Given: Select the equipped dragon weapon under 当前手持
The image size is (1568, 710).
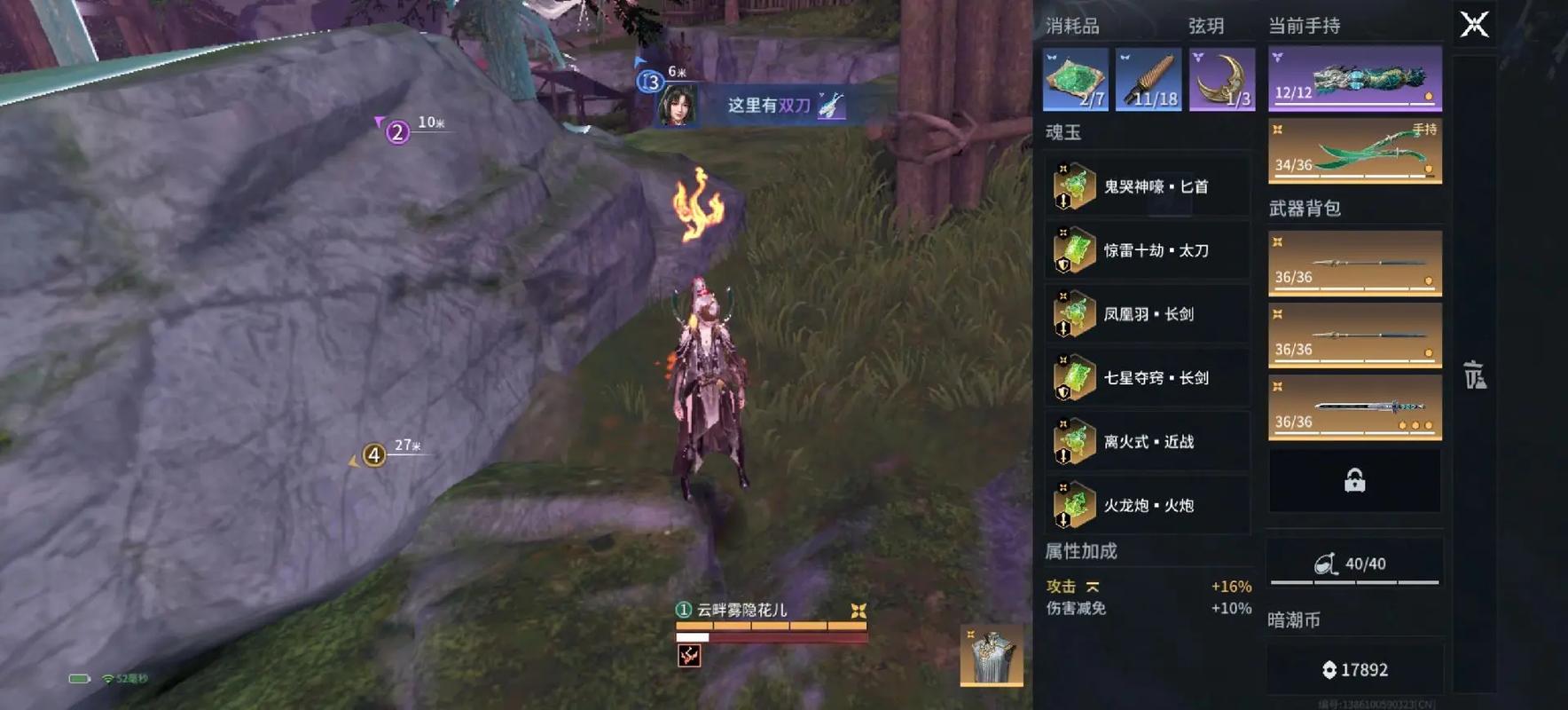Looking at the screenshot, I should tap(1353, 78).
